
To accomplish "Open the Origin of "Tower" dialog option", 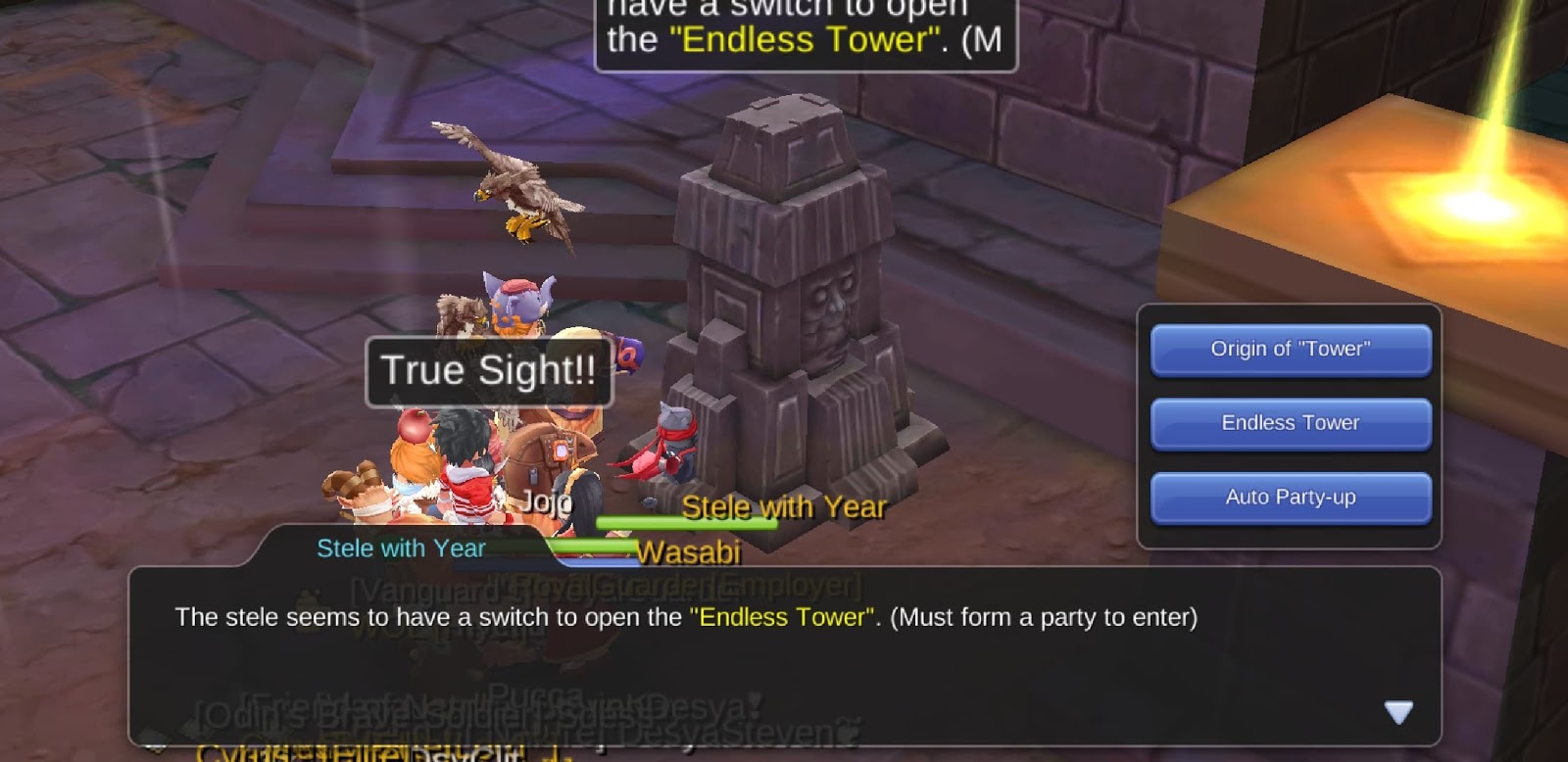I will tap(1289, 350).
